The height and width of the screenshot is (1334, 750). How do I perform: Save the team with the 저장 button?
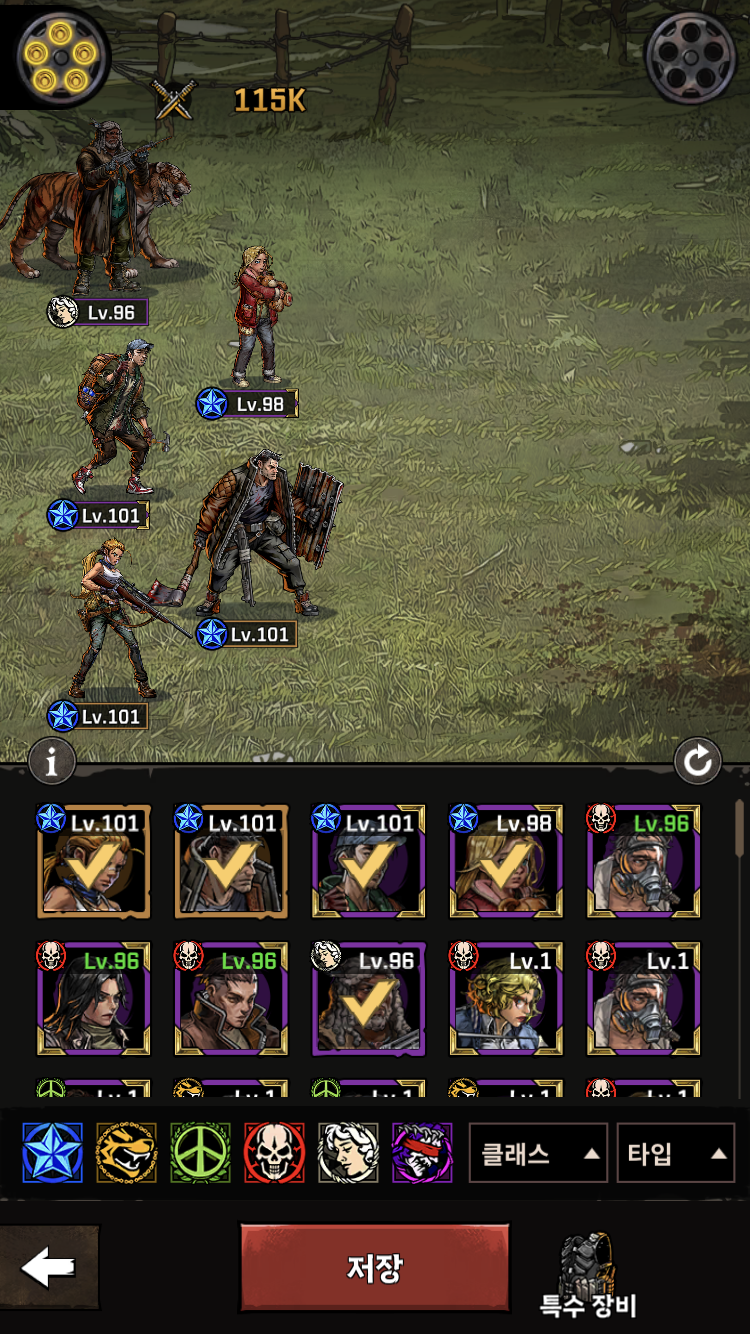click(374, 1267)
